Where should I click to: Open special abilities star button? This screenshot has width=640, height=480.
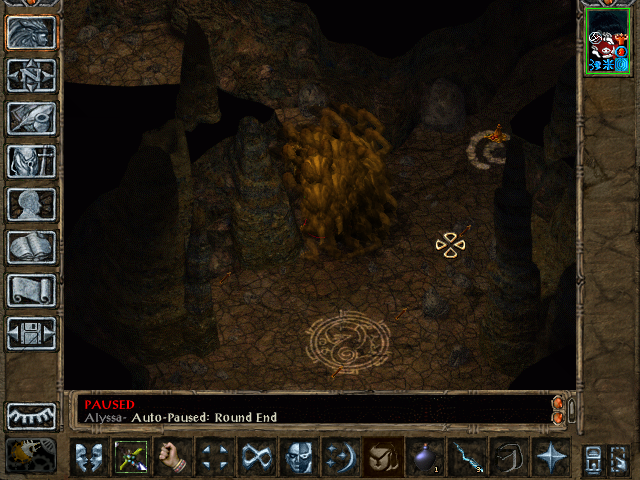click(x=551, y=458)
